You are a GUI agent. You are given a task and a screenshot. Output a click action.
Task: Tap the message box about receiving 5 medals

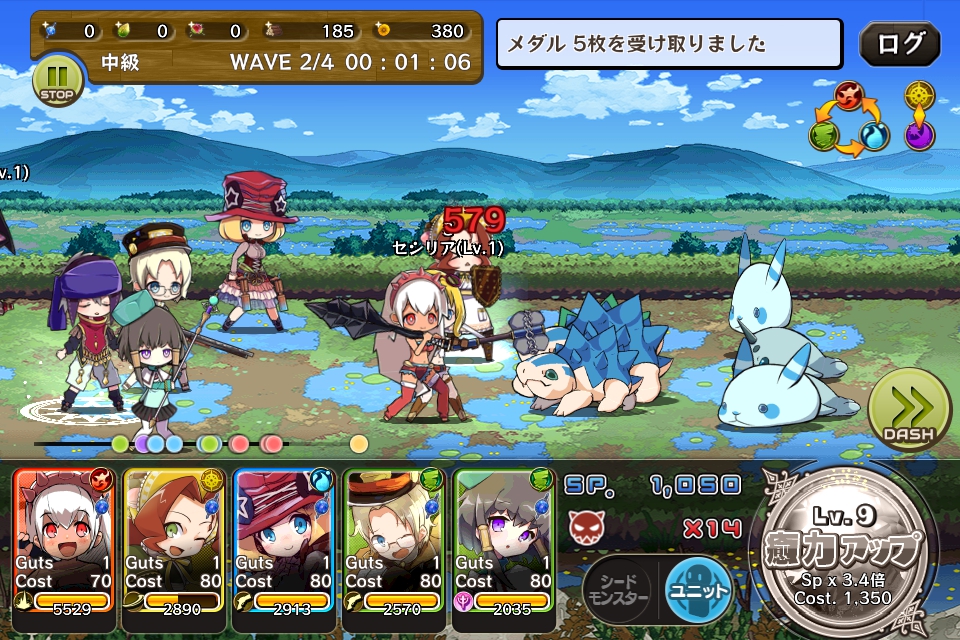coord(669,44)
